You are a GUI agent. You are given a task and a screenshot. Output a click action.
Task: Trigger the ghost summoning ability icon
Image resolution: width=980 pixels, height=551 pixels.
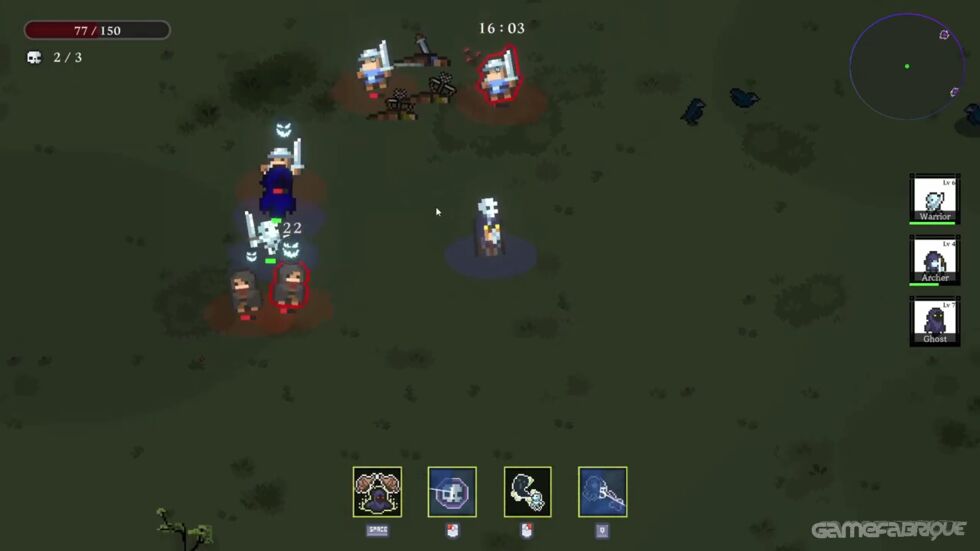[x=527, y=492]
